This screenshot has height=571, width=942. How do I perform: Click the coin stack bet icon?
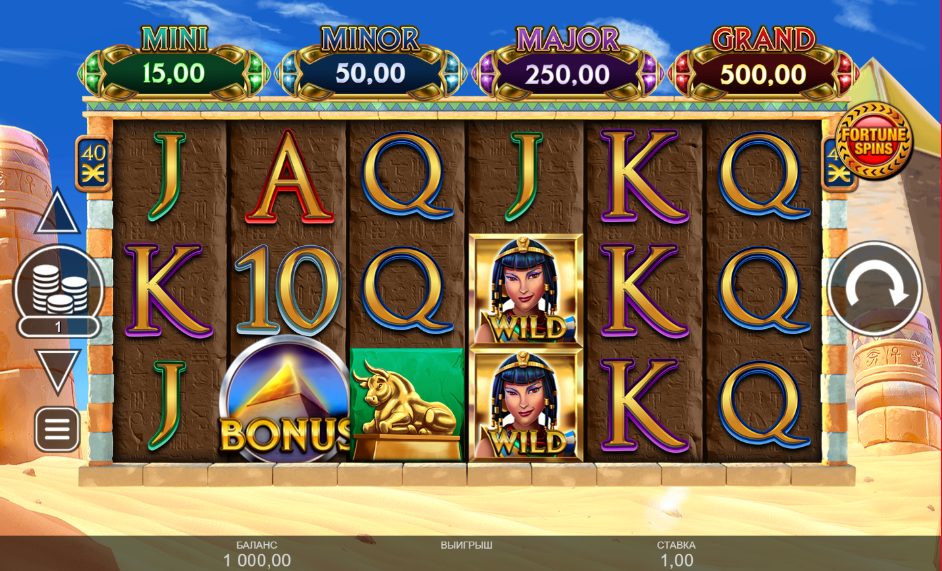59,286
